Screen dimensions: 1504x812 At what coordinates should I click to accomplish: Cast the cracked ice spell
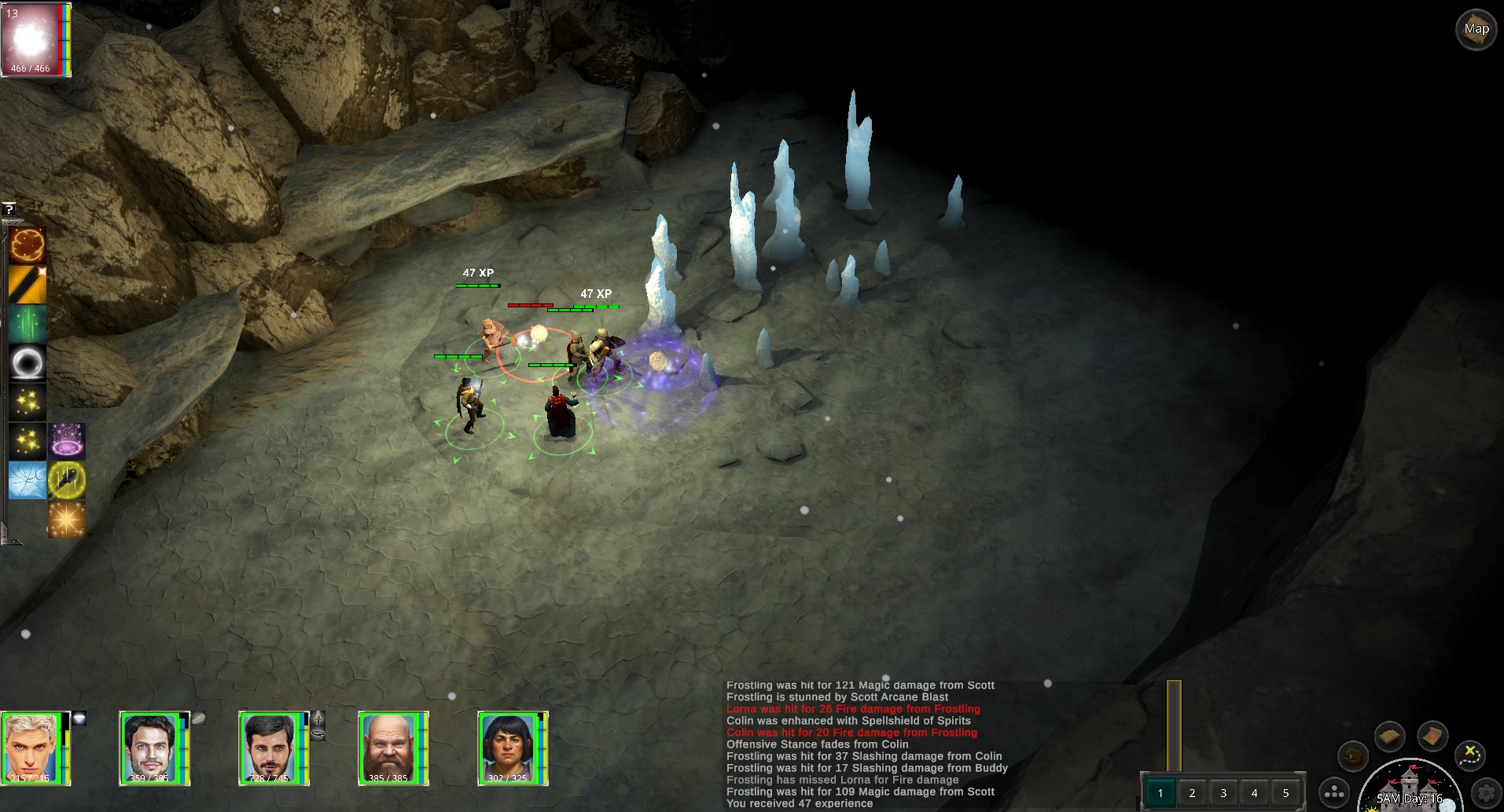(x=28, y=479)
